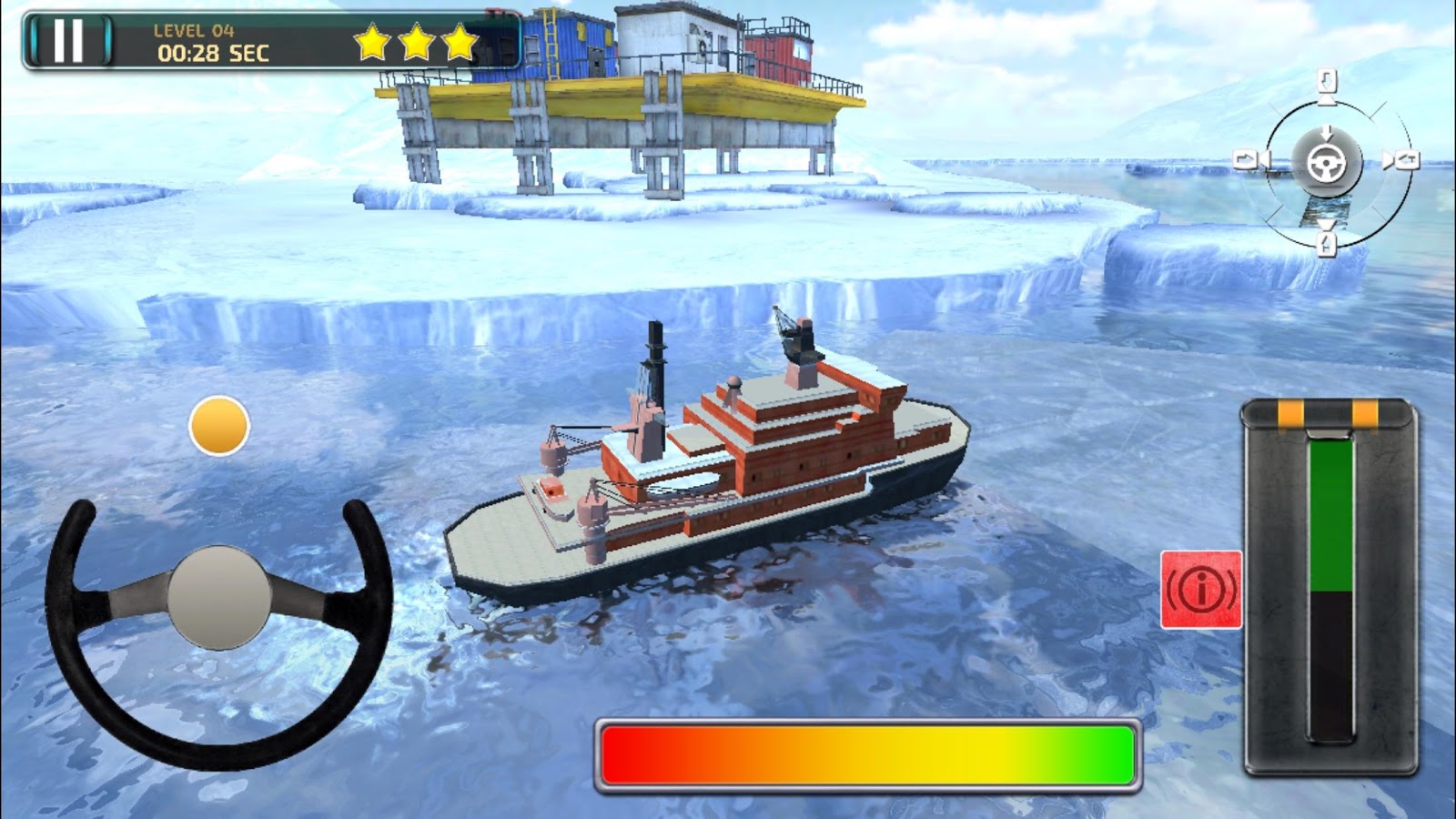Select the steering wheel camera mode icon
The height and width of the screenshot is (819, 1456).
(1326, 162)
